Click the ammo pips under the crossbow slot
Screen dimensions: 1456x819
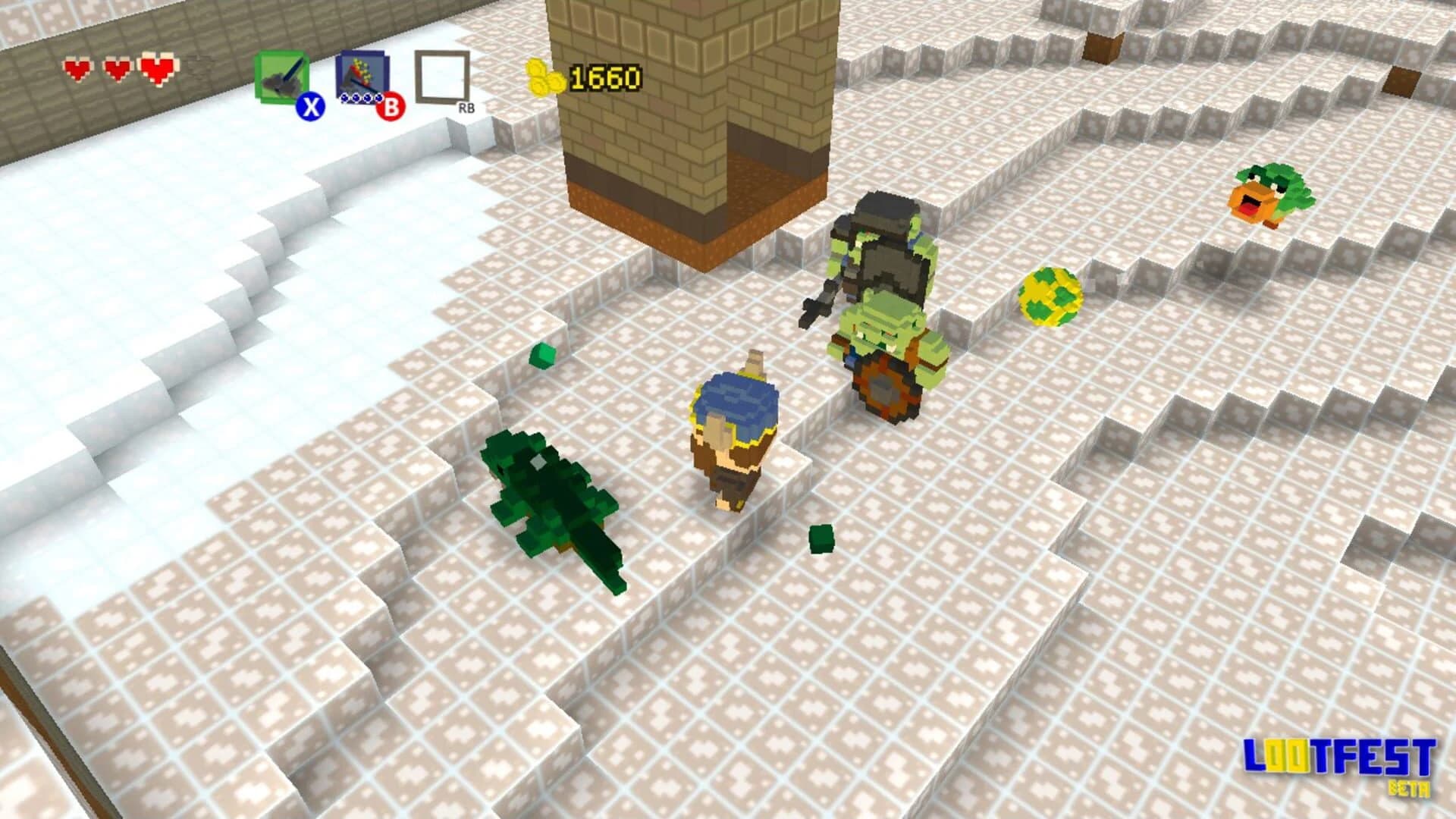tap(360, 99)
